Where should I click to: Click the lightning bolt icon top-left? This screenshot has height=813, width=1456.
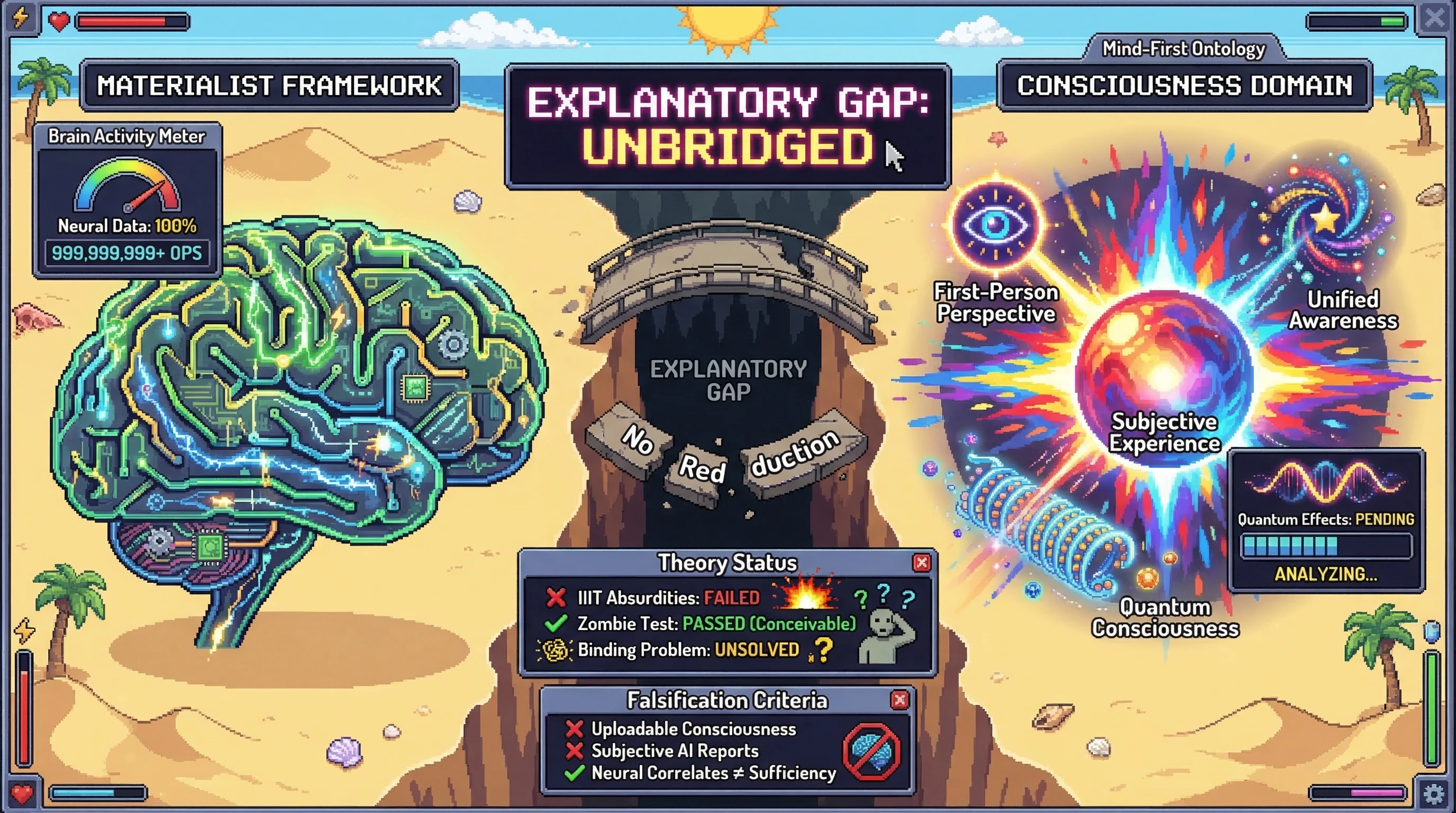[x=19, y=19]
